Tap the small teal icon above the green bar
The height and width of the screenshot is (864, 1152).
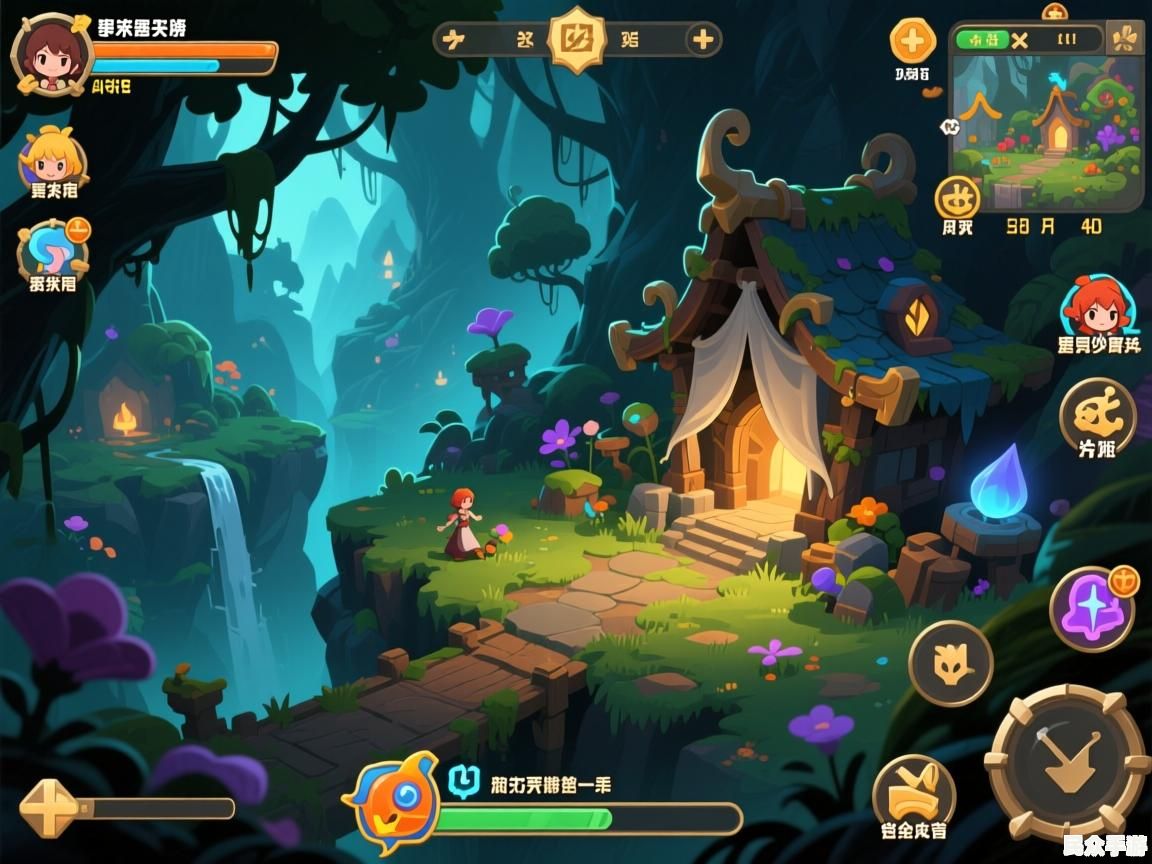pos(463,780)
